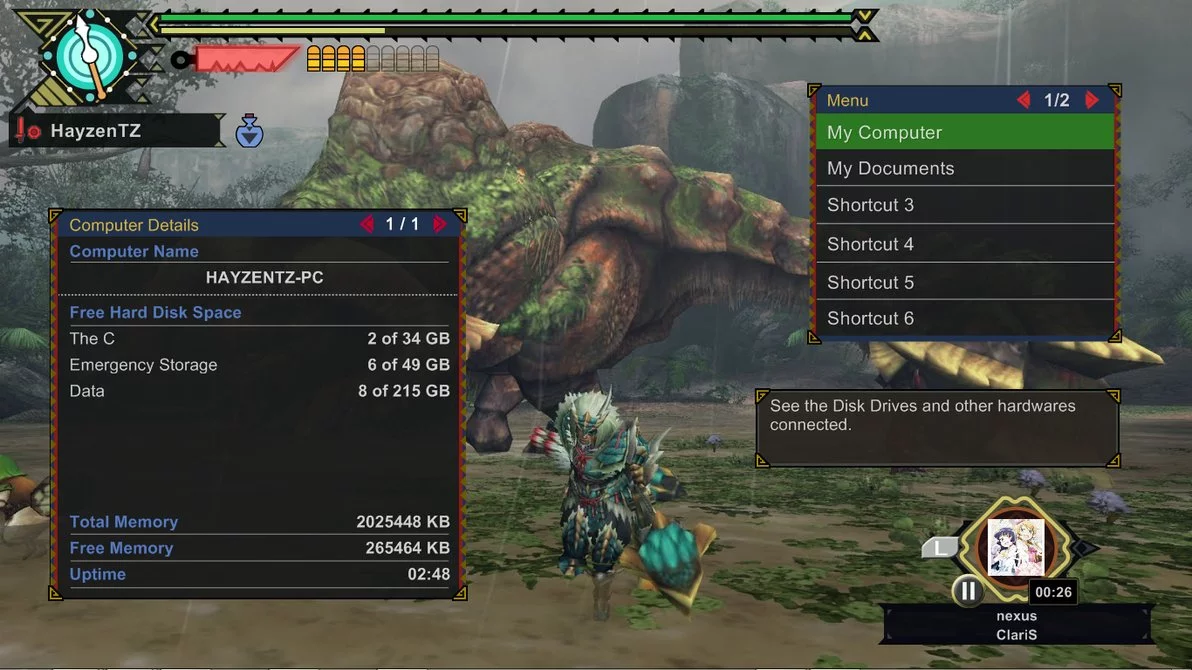Select the blue potion flask icon

(x=249, y=132)
